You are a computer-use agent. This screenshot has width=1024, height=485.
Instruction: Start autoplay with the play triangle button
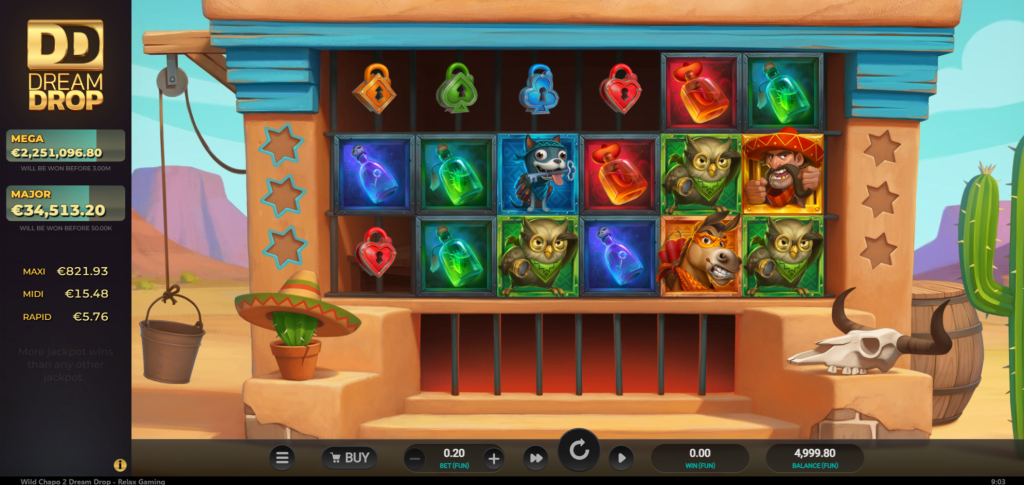pyautogui.click(x=621, y=458)
